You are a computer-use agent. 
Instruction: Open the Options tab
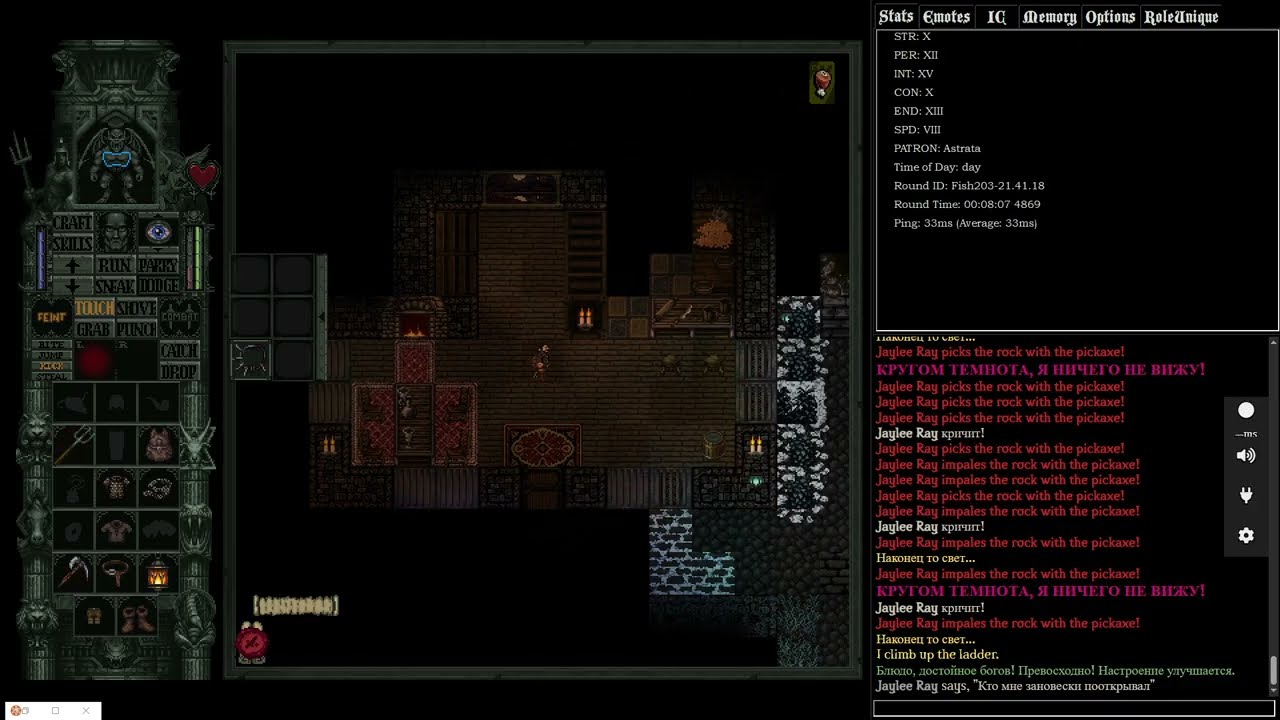(x=1110, y=17)
